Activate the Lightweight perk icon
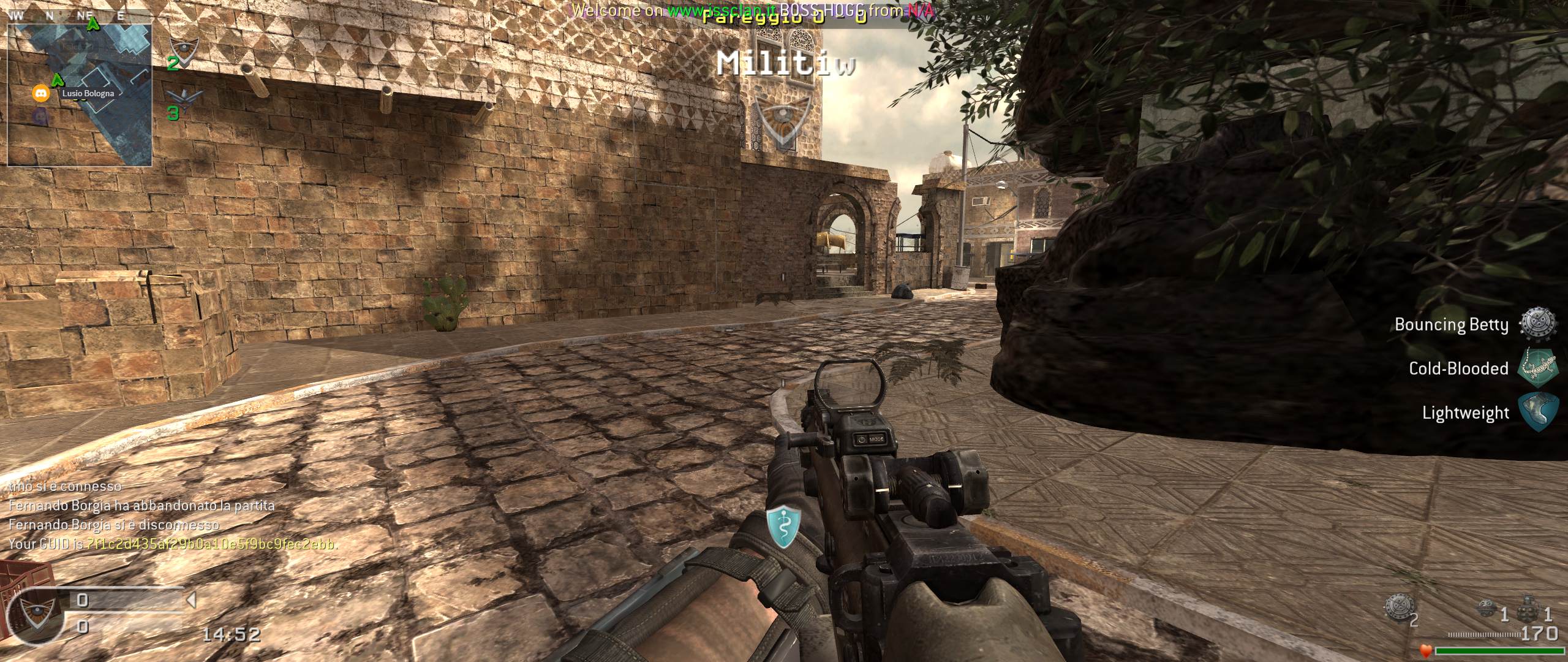 click(1539, 411)
